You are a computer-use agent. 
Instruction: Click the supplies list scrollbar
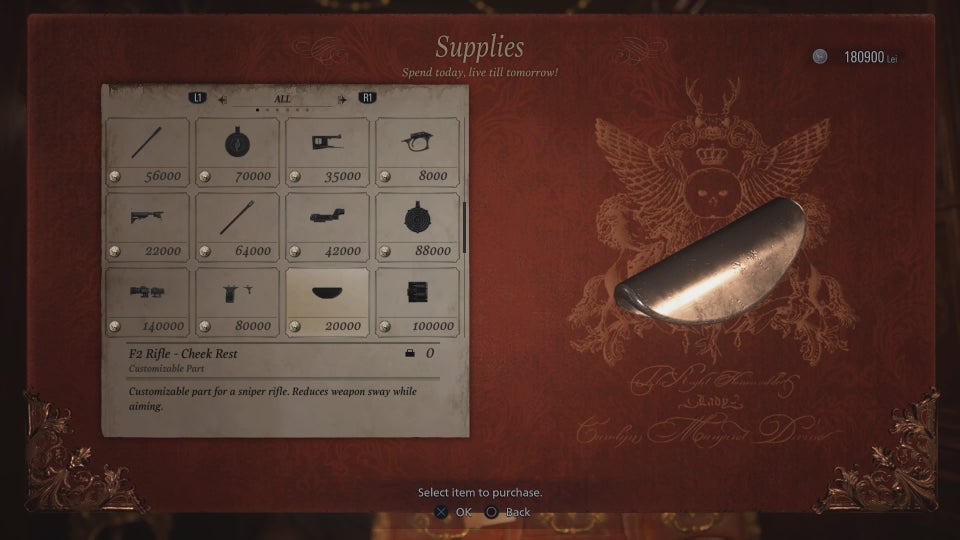point(465,226)
